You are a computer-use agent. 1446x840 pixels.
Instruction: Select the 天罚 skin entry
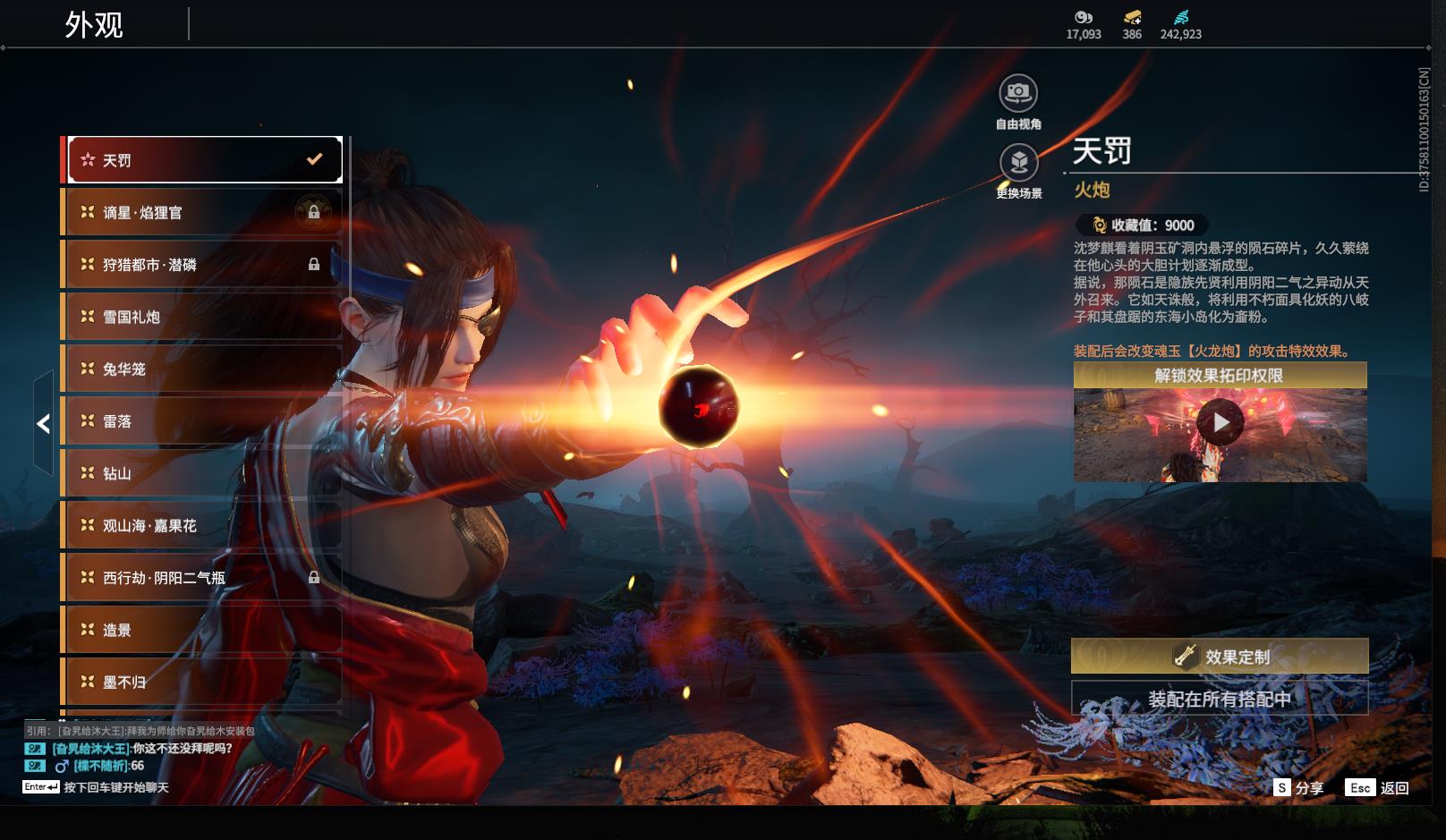click(204, 160)
